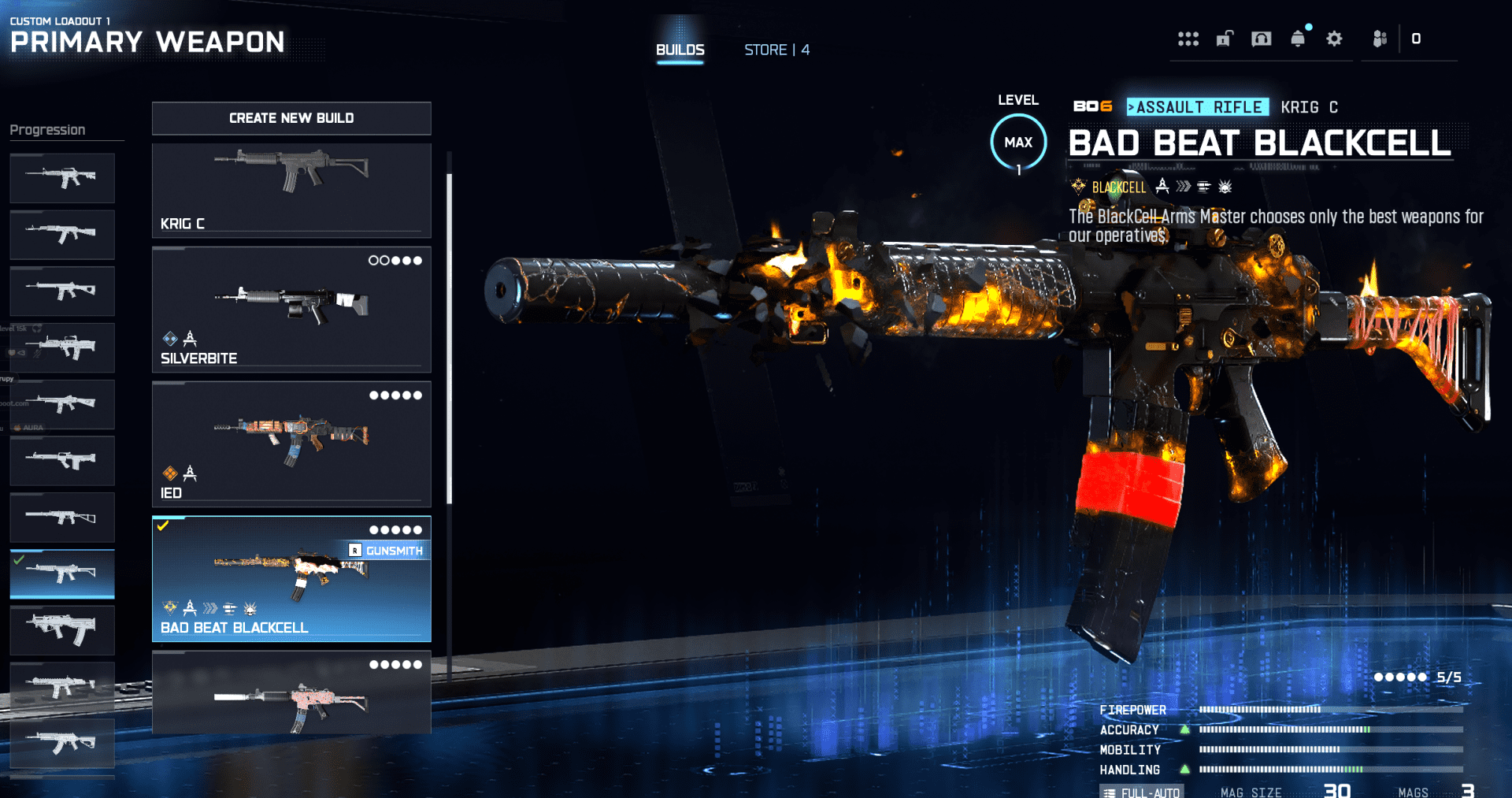Open Gunsmith for Bad Beat Blackcell

387,551
